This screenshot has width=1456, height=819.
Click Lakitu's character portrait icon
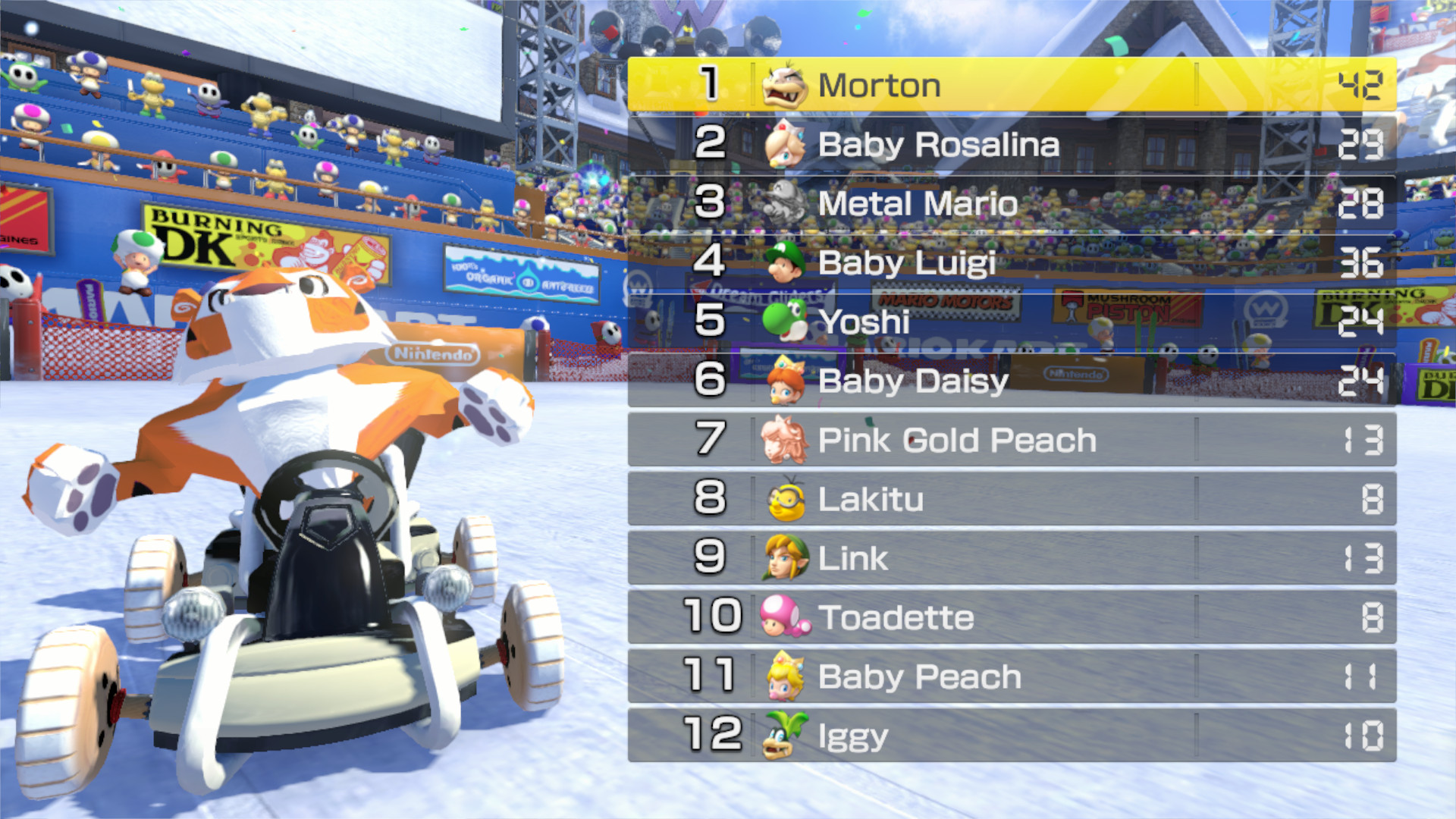(786, 499)
